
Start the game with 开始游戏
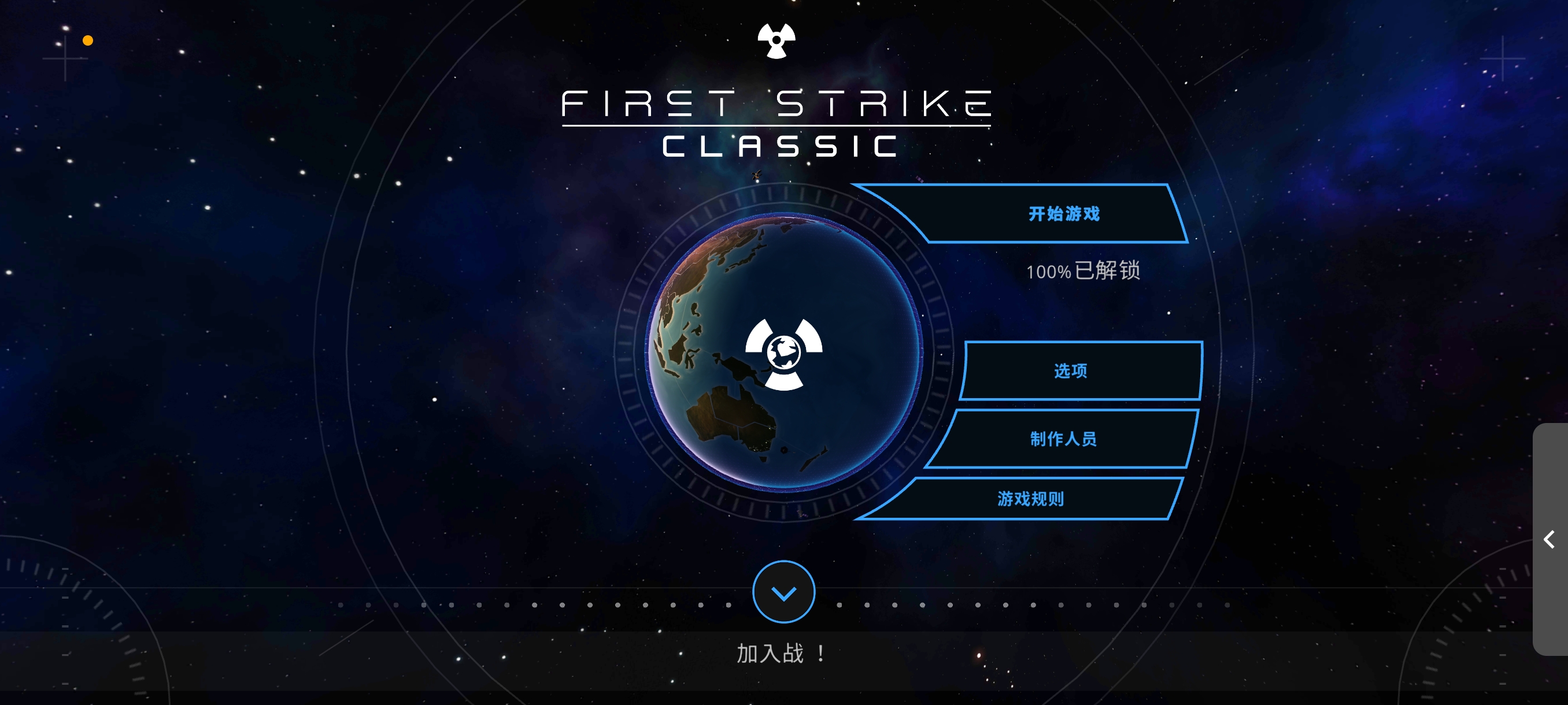(1062, 214)
